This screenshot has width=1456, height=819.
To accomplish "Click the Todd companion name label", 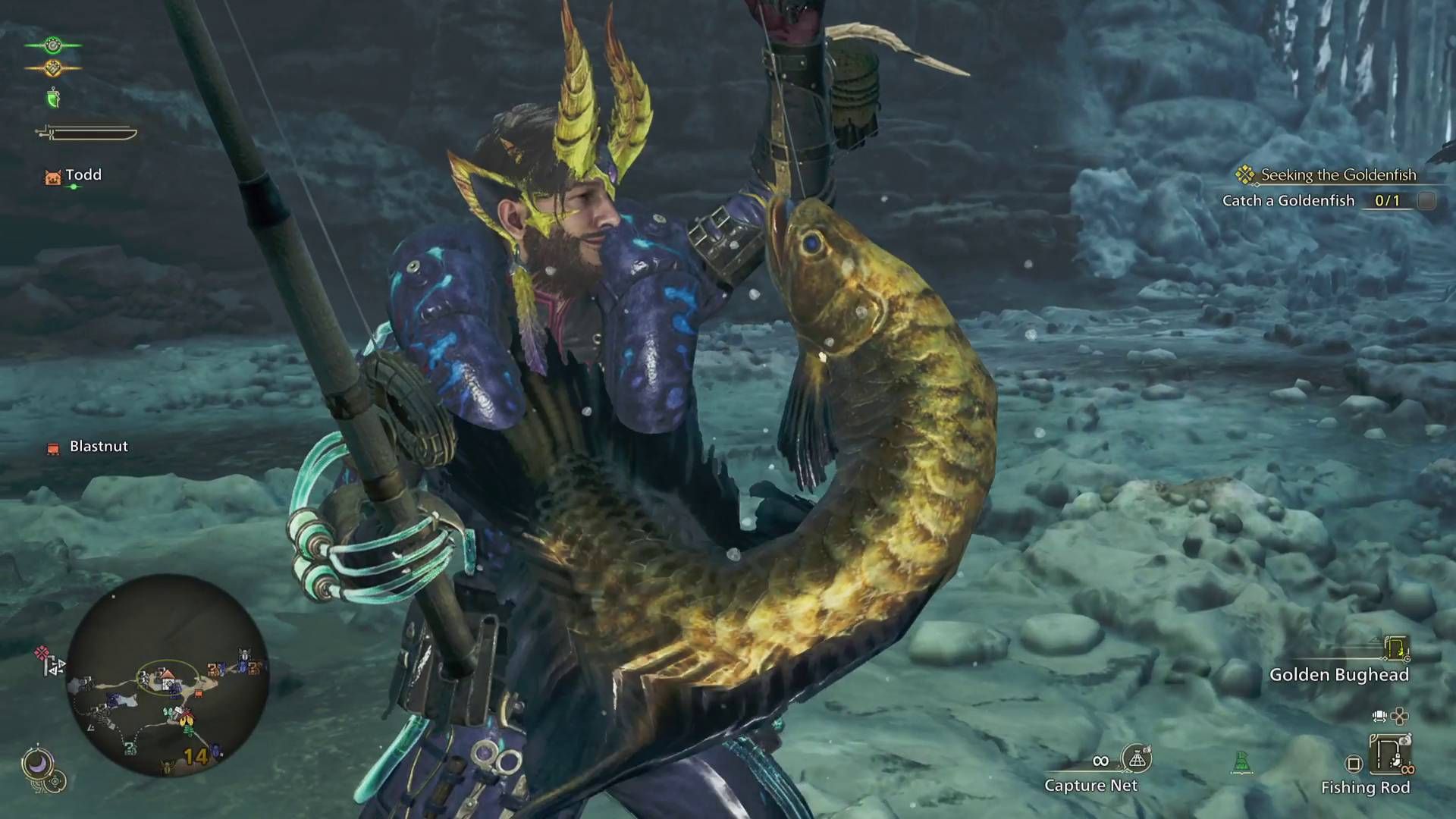I will point(85,175).
